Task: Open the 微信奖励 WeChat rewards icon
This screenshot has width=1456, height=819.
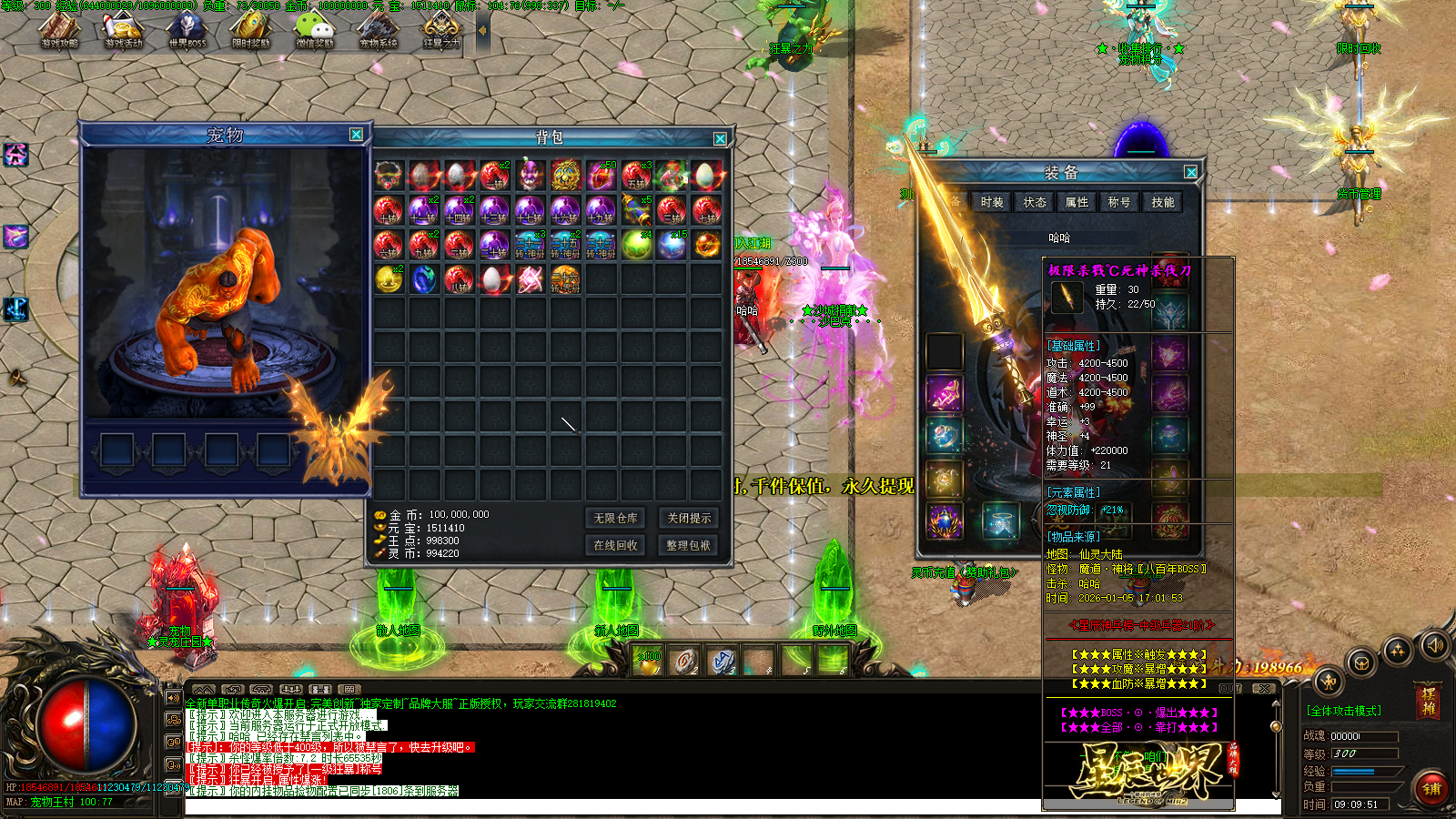Action: [x=315, y=29]
